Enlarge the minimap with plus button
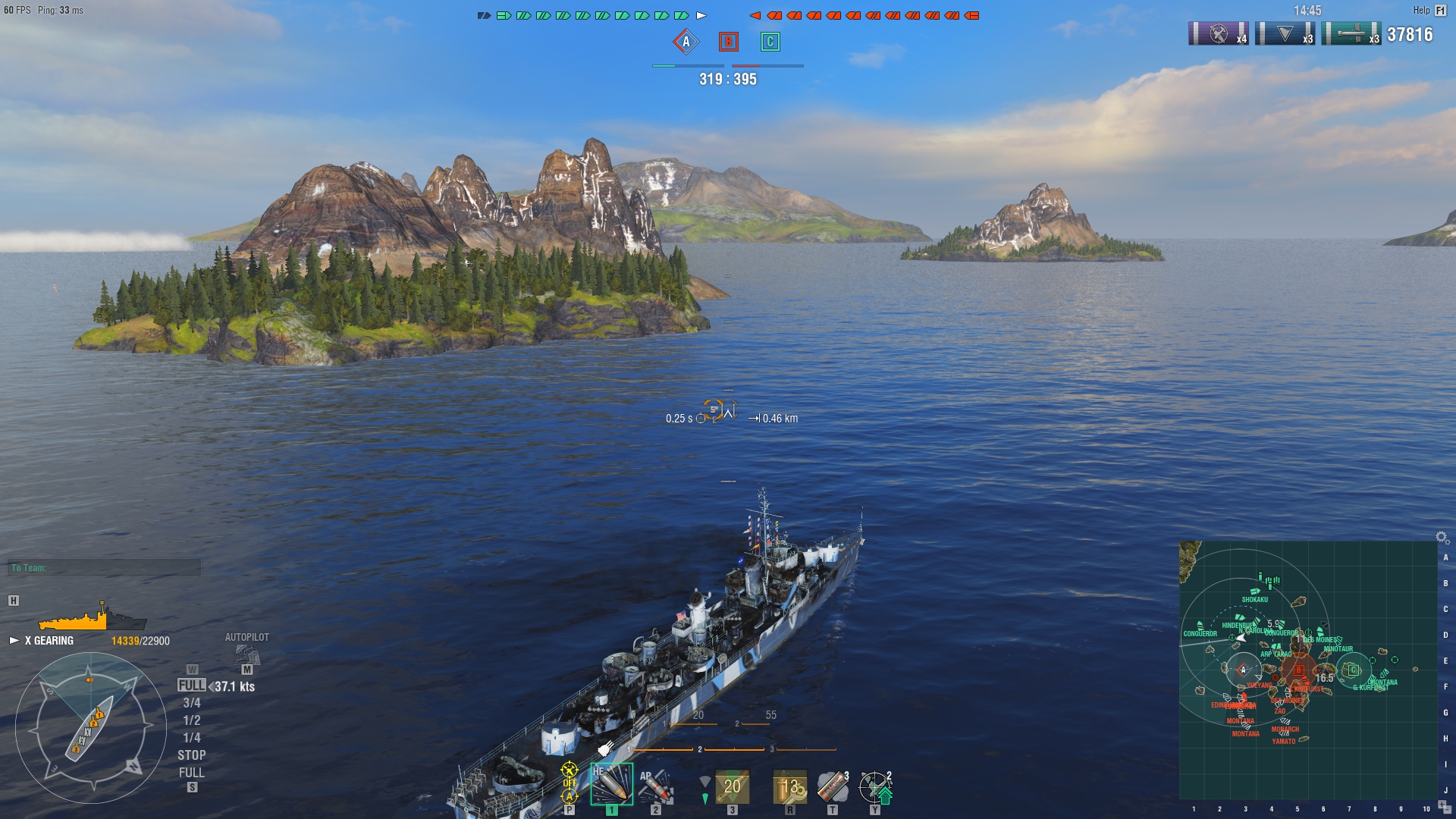The image size is (1456, 819). pyautogui.click(x=1443, y=805)
